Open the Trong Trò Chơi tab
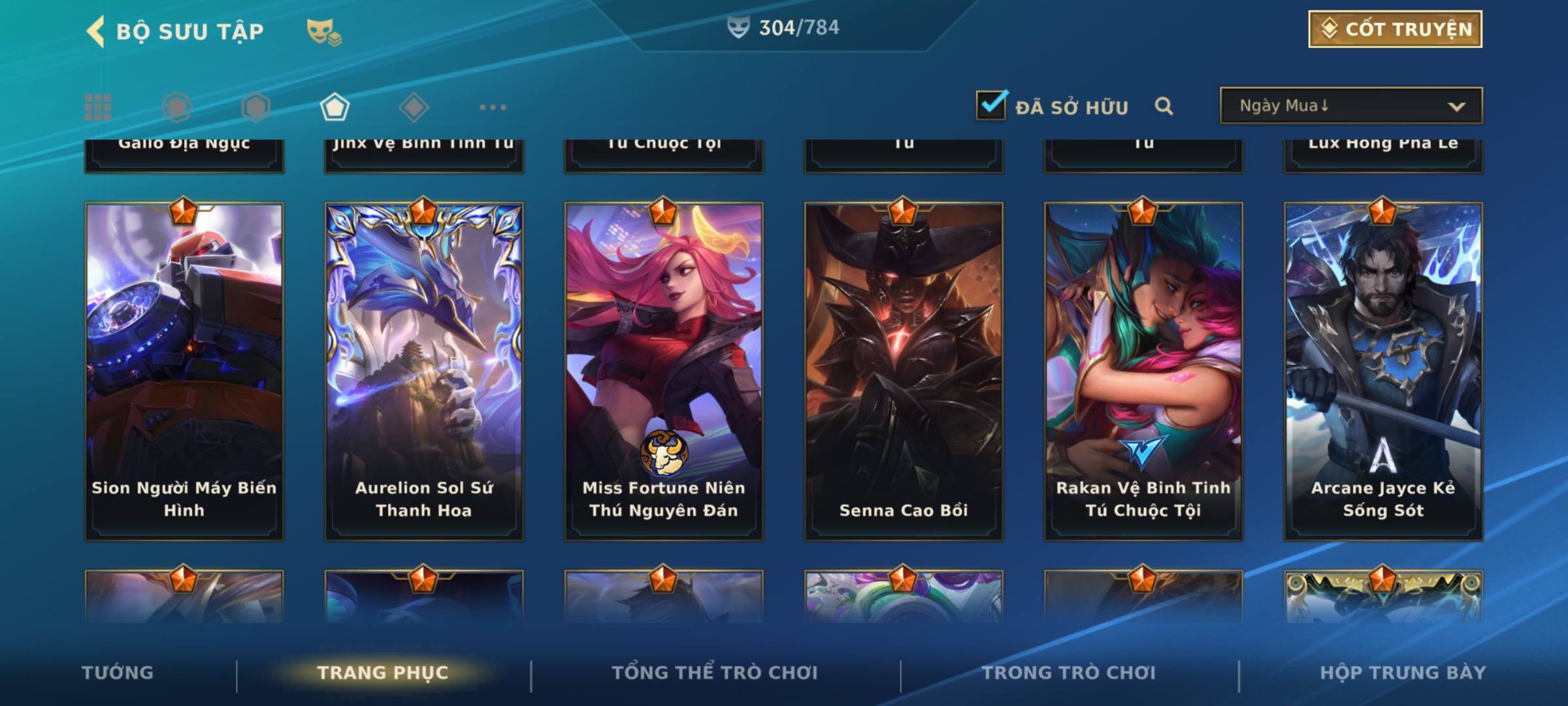Viewport: 1568px width, 706px height. (1069, 673)
